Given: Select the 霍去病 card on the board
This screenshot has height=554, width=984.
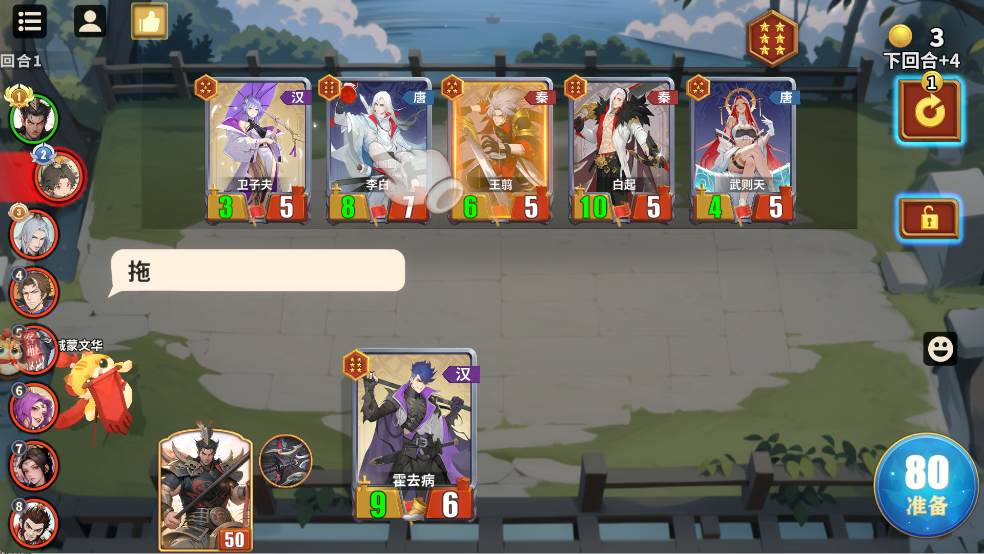Looking at the screenshot, I should 415,435.
